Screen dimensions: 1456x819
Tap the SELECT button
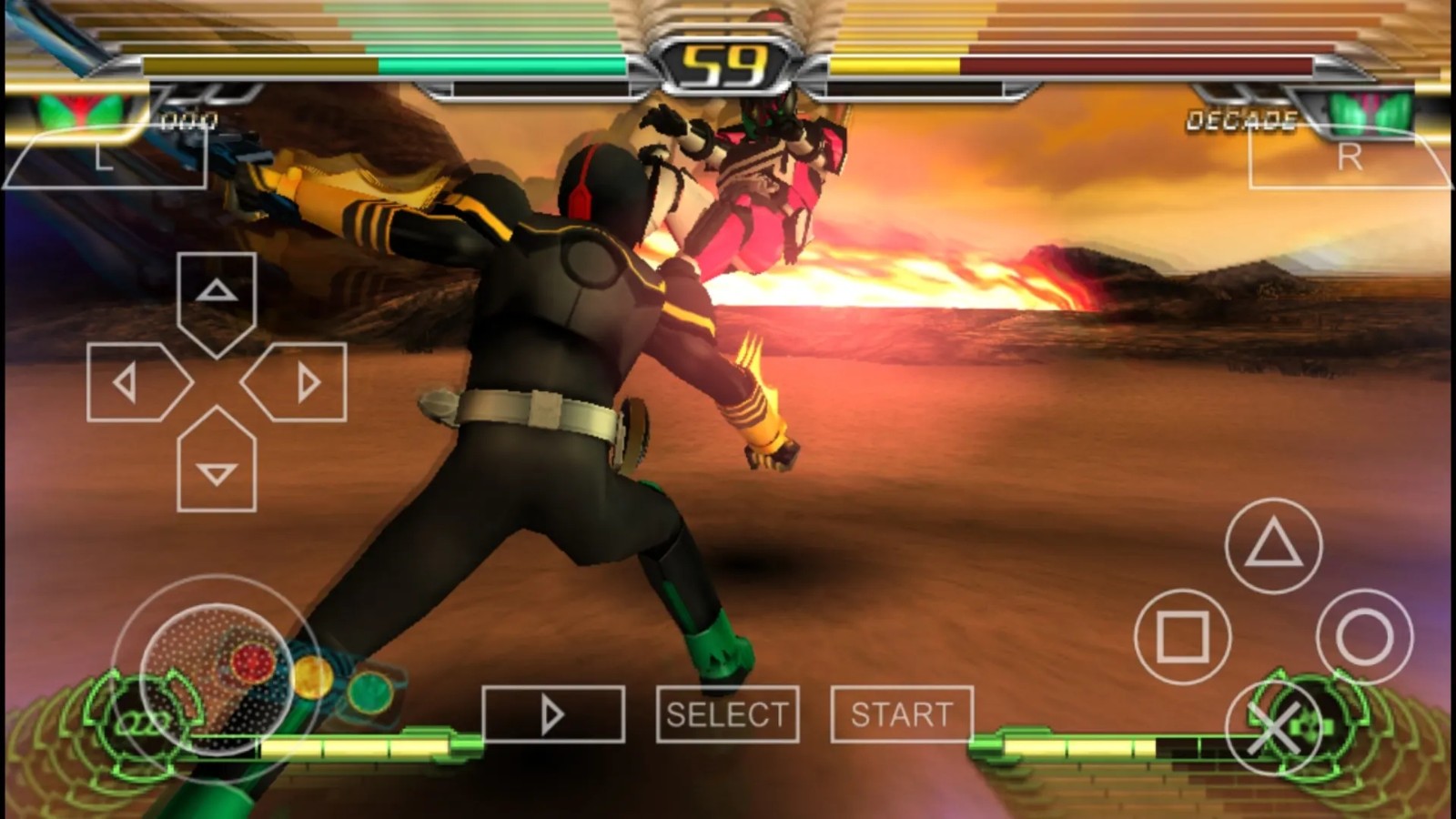727,714
